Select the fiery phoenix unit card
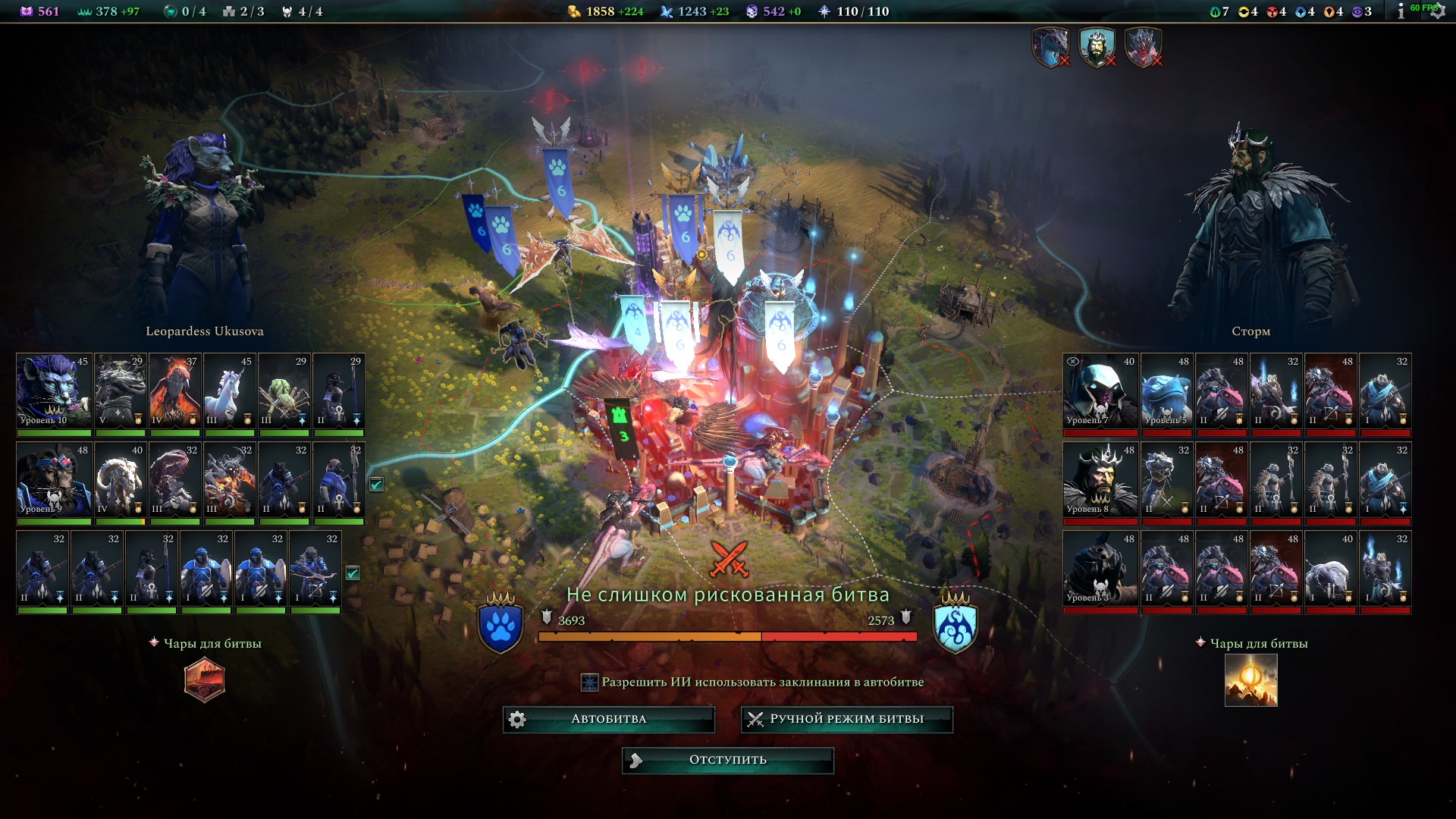 click(174, 391)
